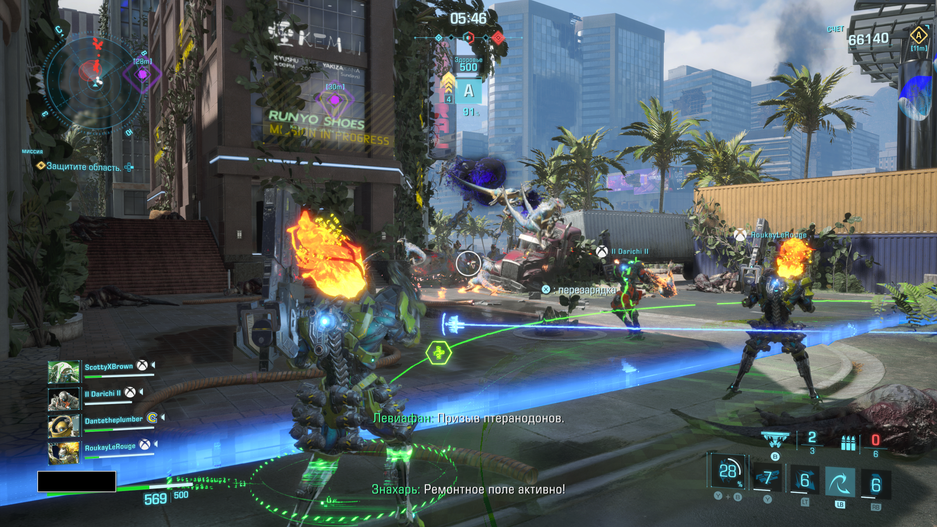Activate the highlighted curved-arrow dash ability

click(x=840, y=481)
